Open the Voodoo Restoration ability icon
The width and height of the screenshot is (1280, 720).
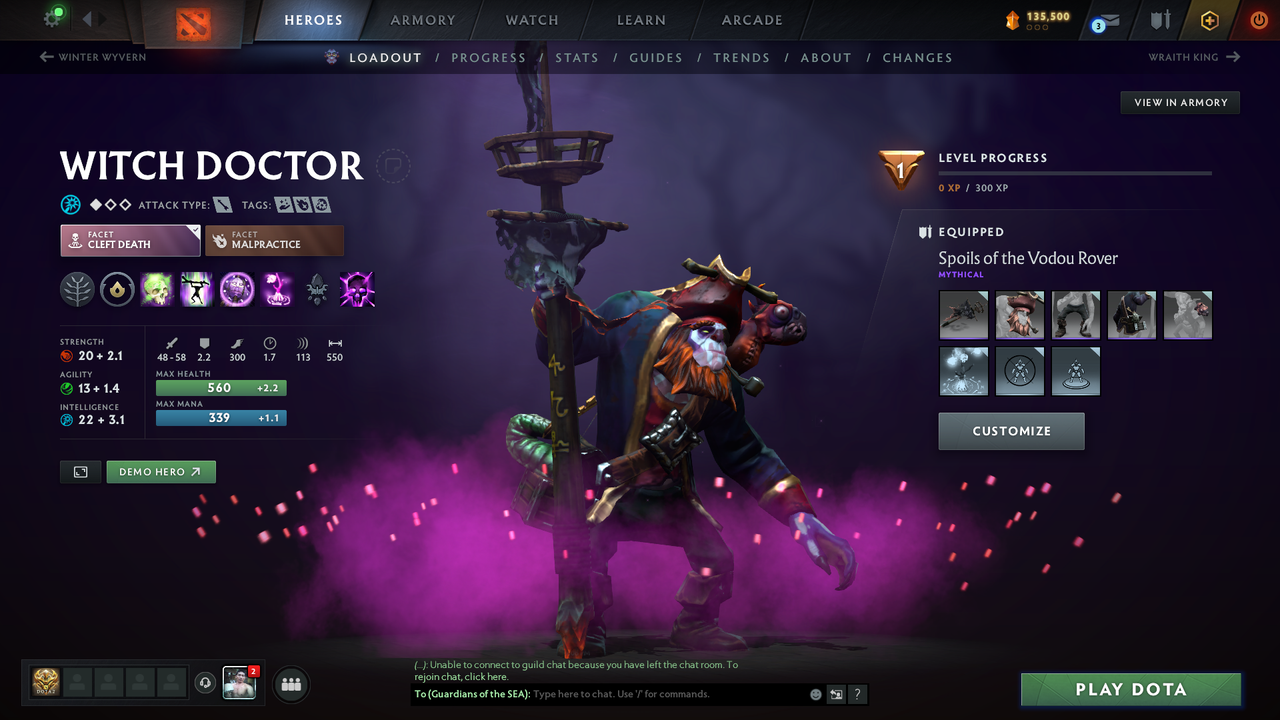(196, 290)
